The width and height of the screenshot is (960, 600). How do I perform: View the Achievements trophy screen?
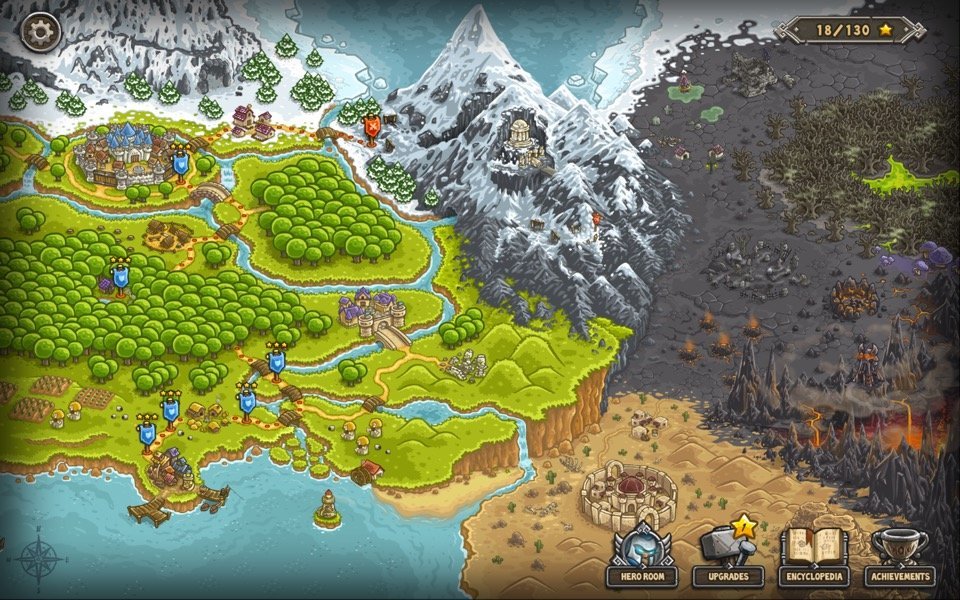pyautogui.click(x=900, y=555)
